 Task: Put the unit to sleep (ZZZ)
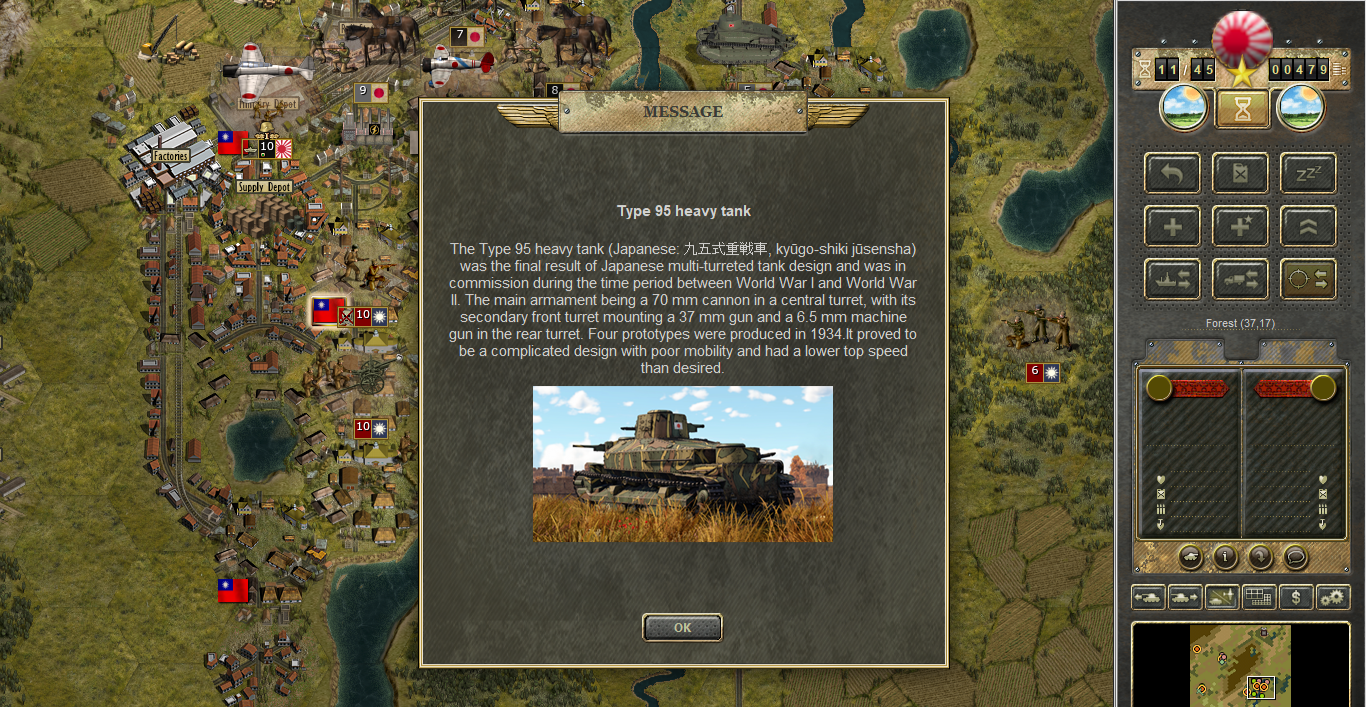[x=1308, y=174]
